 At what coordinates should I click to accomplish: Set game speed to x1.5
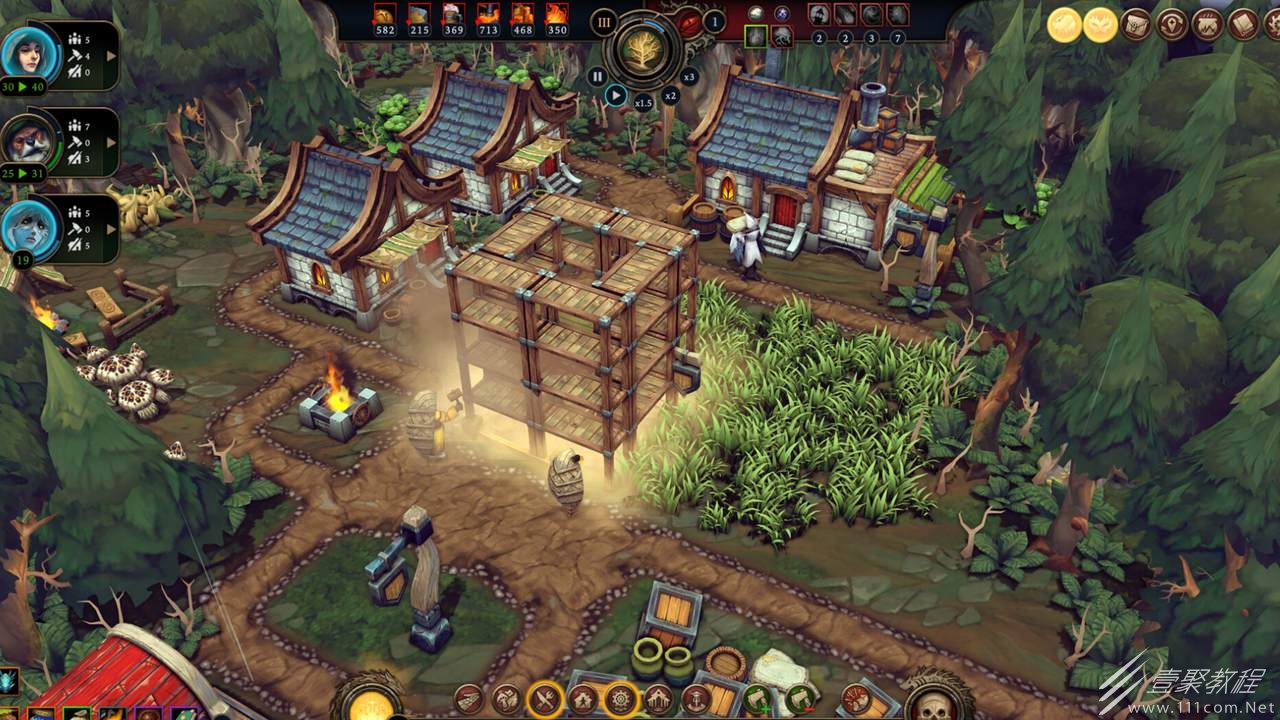[644, 103]
